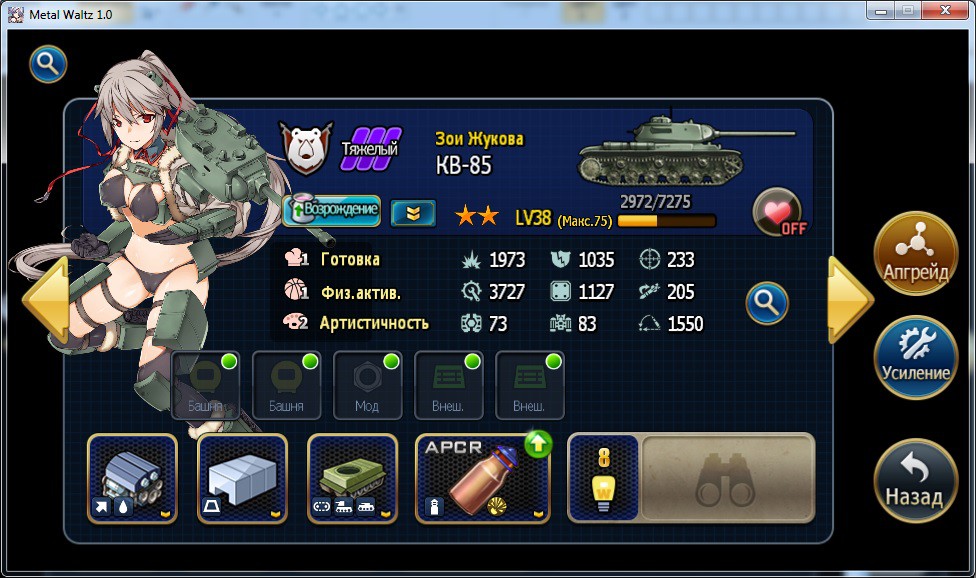Image resolution: width=976 pixels, height=578 pixels.
Task: Select the green tank hull equipment slot
Action: (352, 478)
